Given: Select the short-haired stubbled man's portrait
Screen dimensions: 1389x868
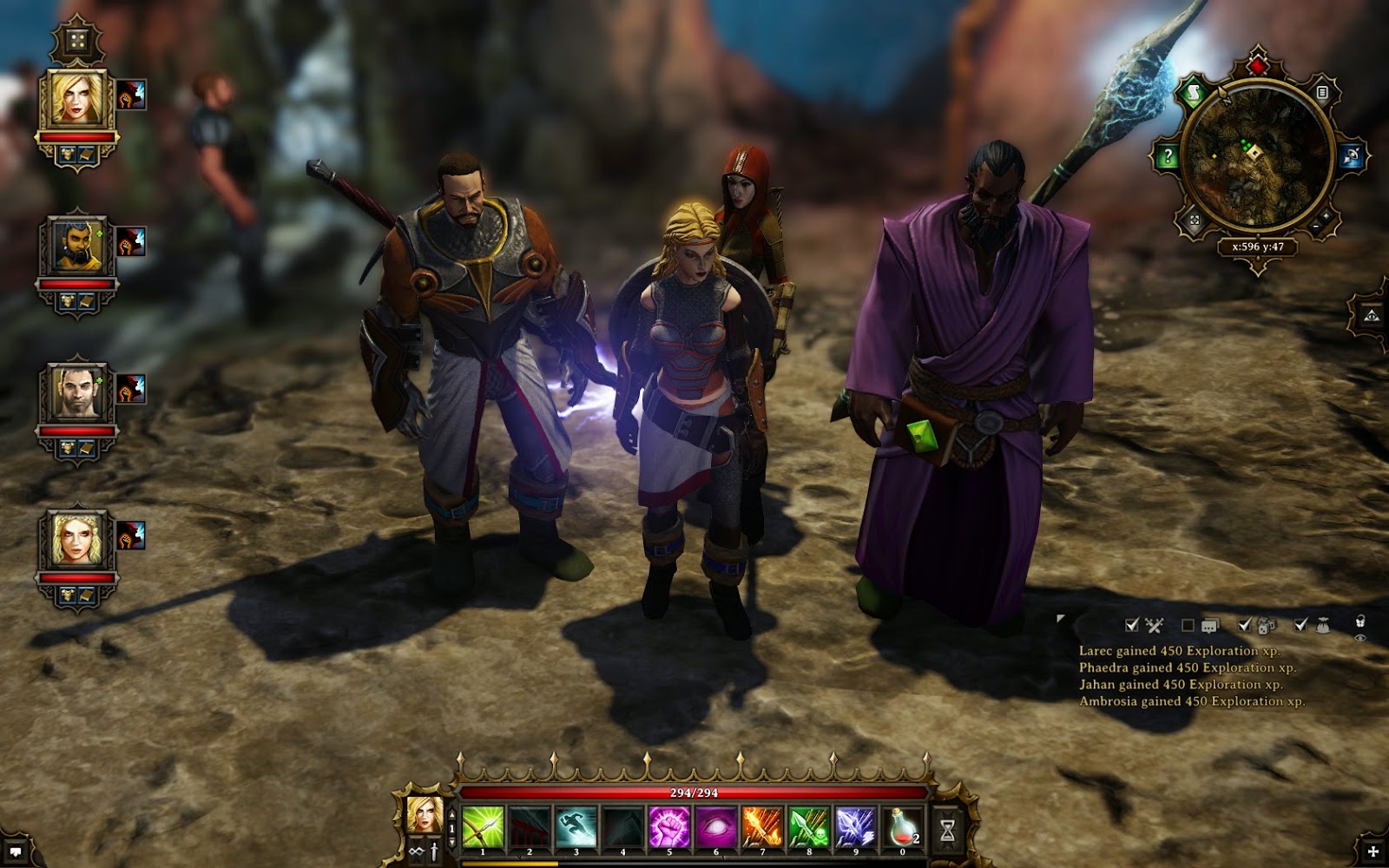Looking at the screenshot, I should point(77,393).
